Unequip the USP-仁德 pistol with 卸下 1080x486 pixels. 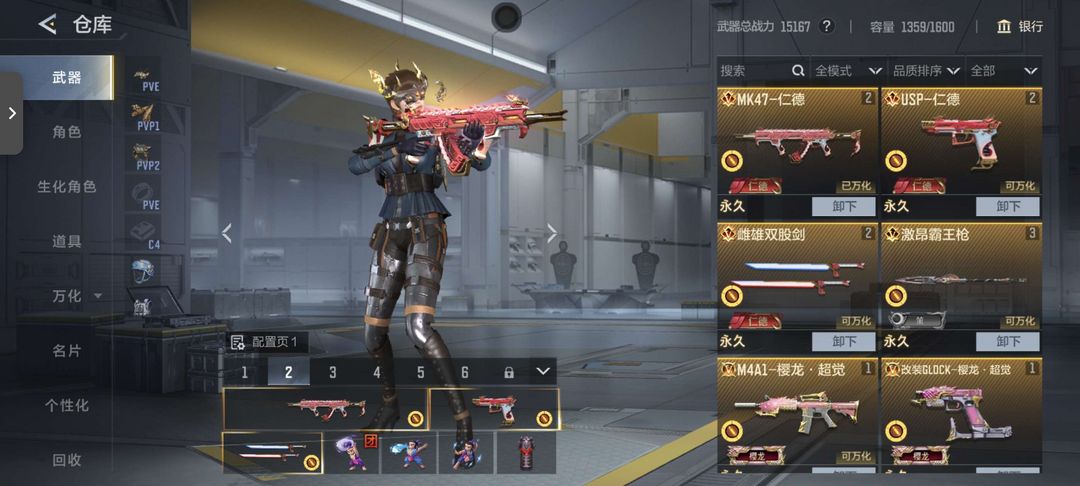pyautogui.click(x=1008, y=206)
